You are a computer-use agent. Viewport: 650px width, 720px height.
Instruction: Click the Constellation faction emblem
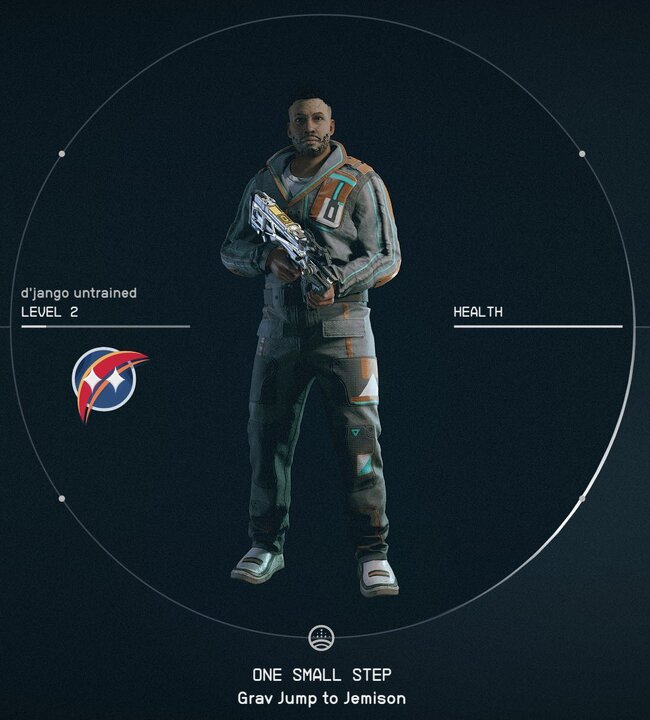click(x=107, y=382)
